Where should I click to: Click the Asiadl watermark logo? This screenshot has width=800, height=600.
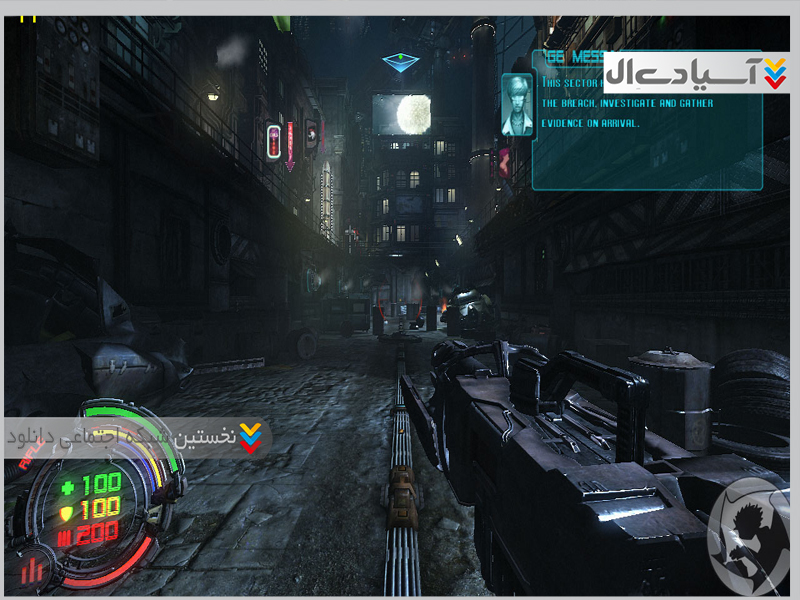pos(697,73)
